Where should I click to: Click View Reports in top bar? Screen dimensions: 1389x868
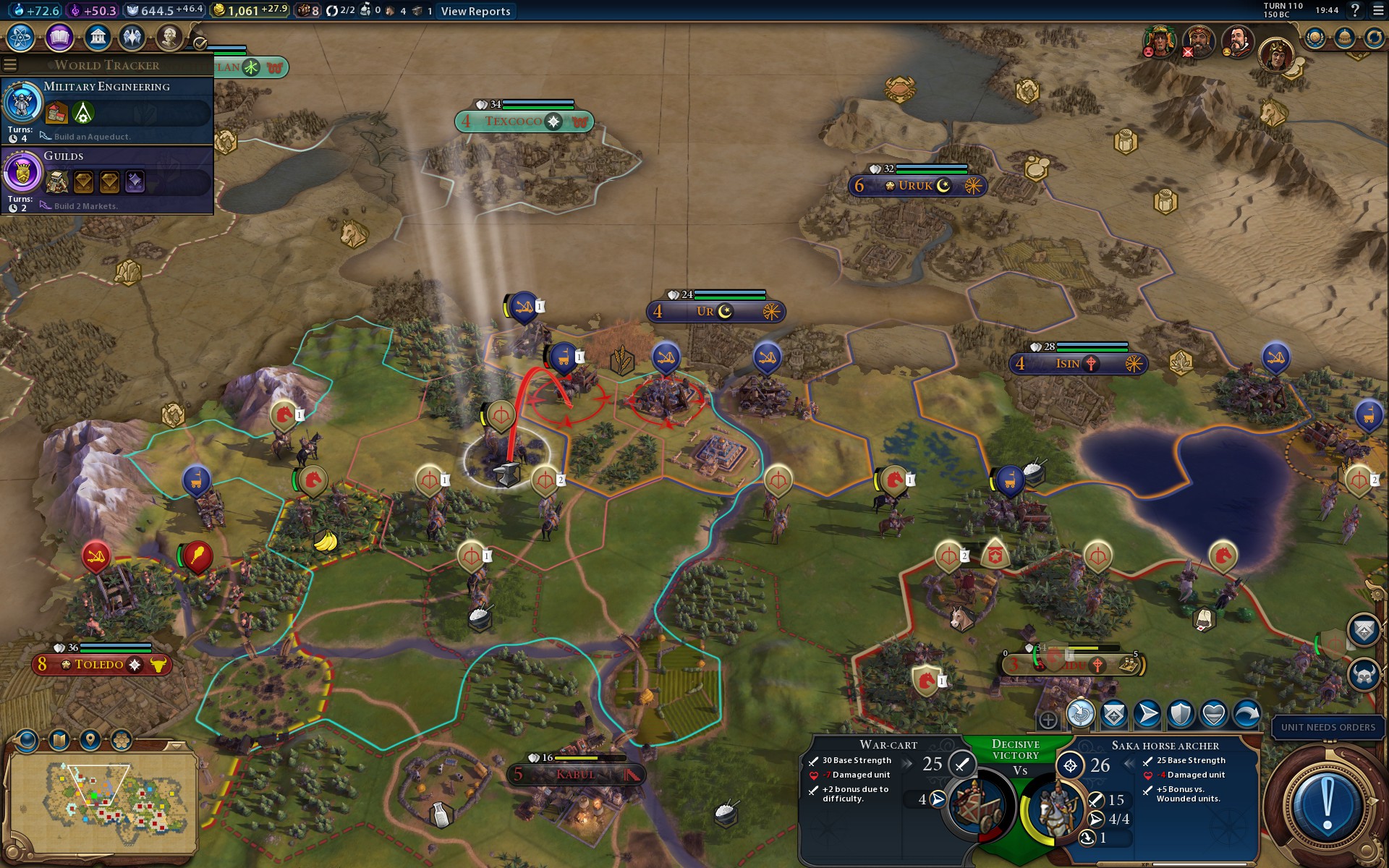tap(475, 11)
